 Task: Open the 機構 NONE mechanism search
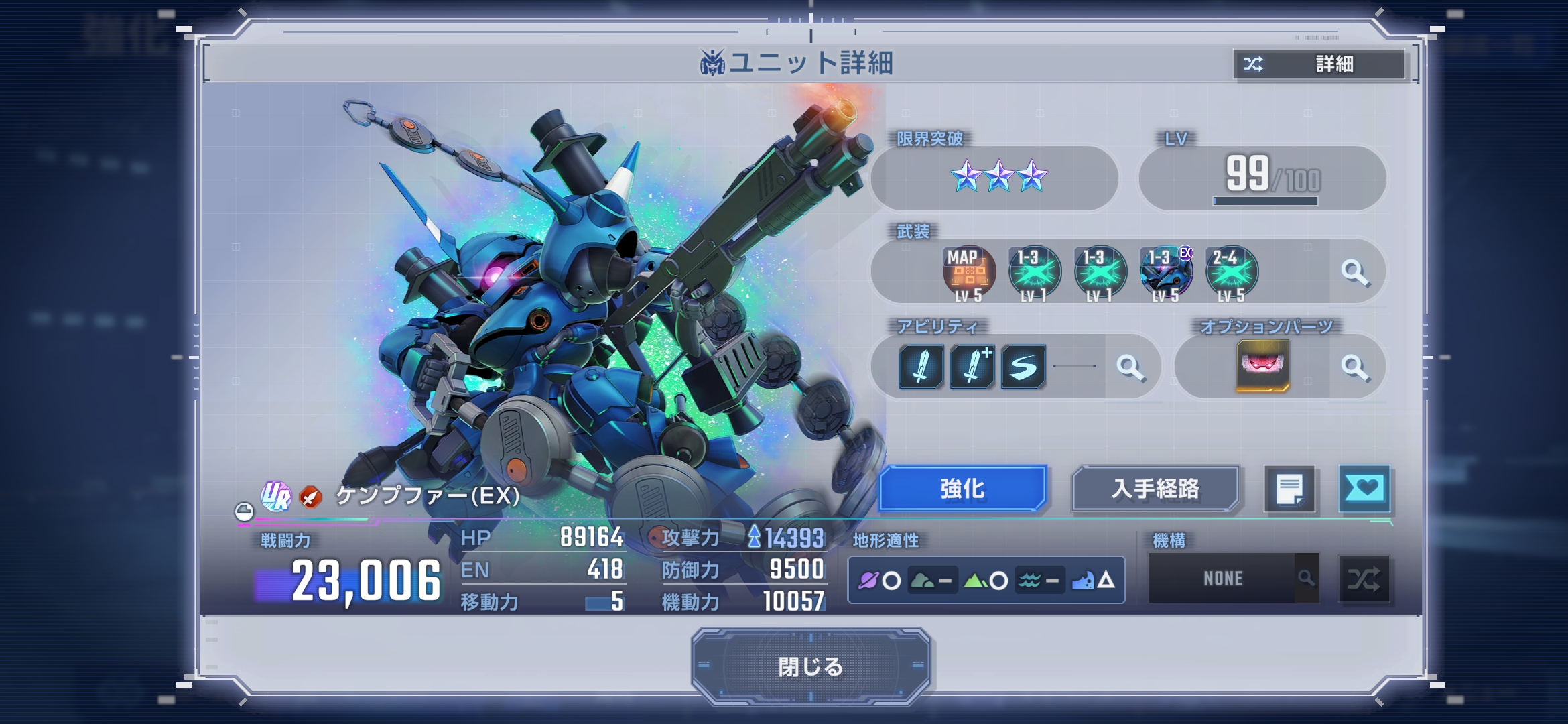click(x=1233, y=578)
